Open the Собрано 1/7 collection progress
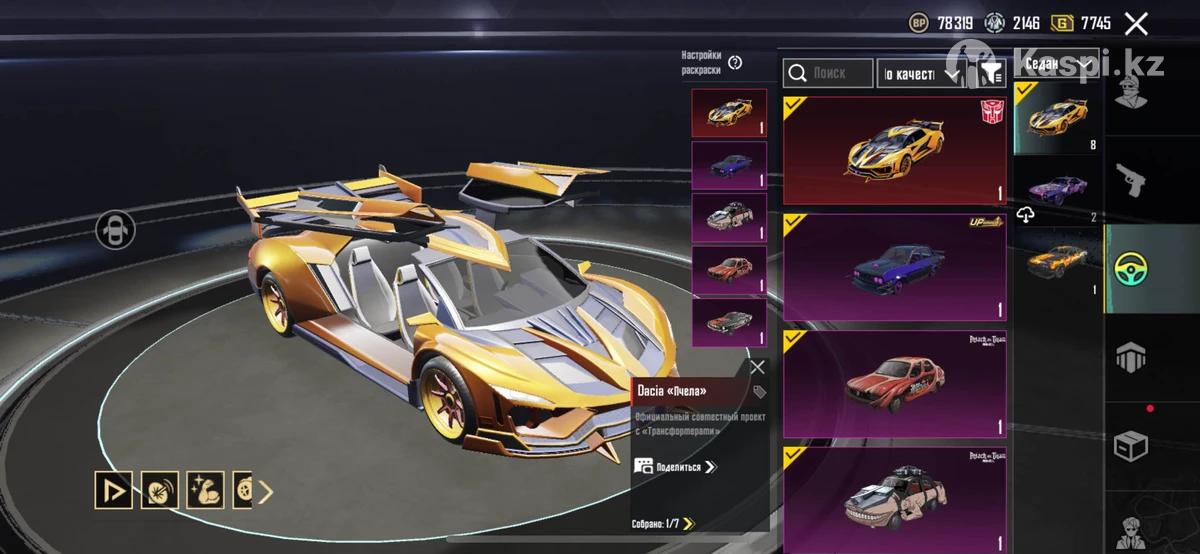This screenshot has width=1200, height=554. [x=663, y=523]
